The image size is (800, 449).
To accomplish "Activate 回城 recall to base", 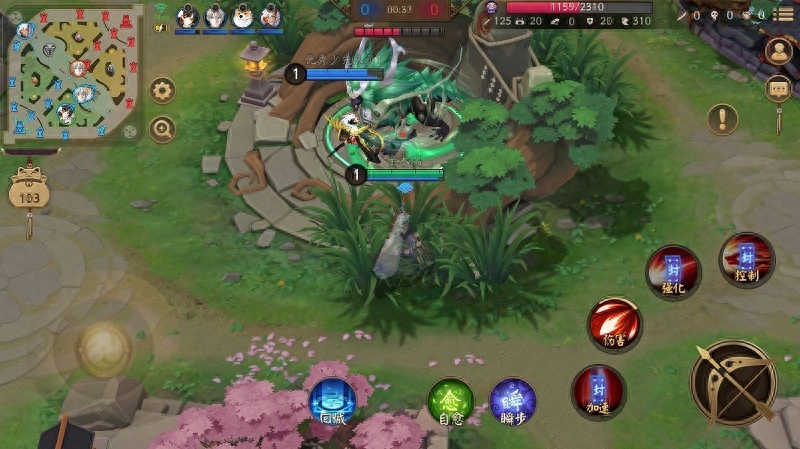I will (x=332, y=401).
